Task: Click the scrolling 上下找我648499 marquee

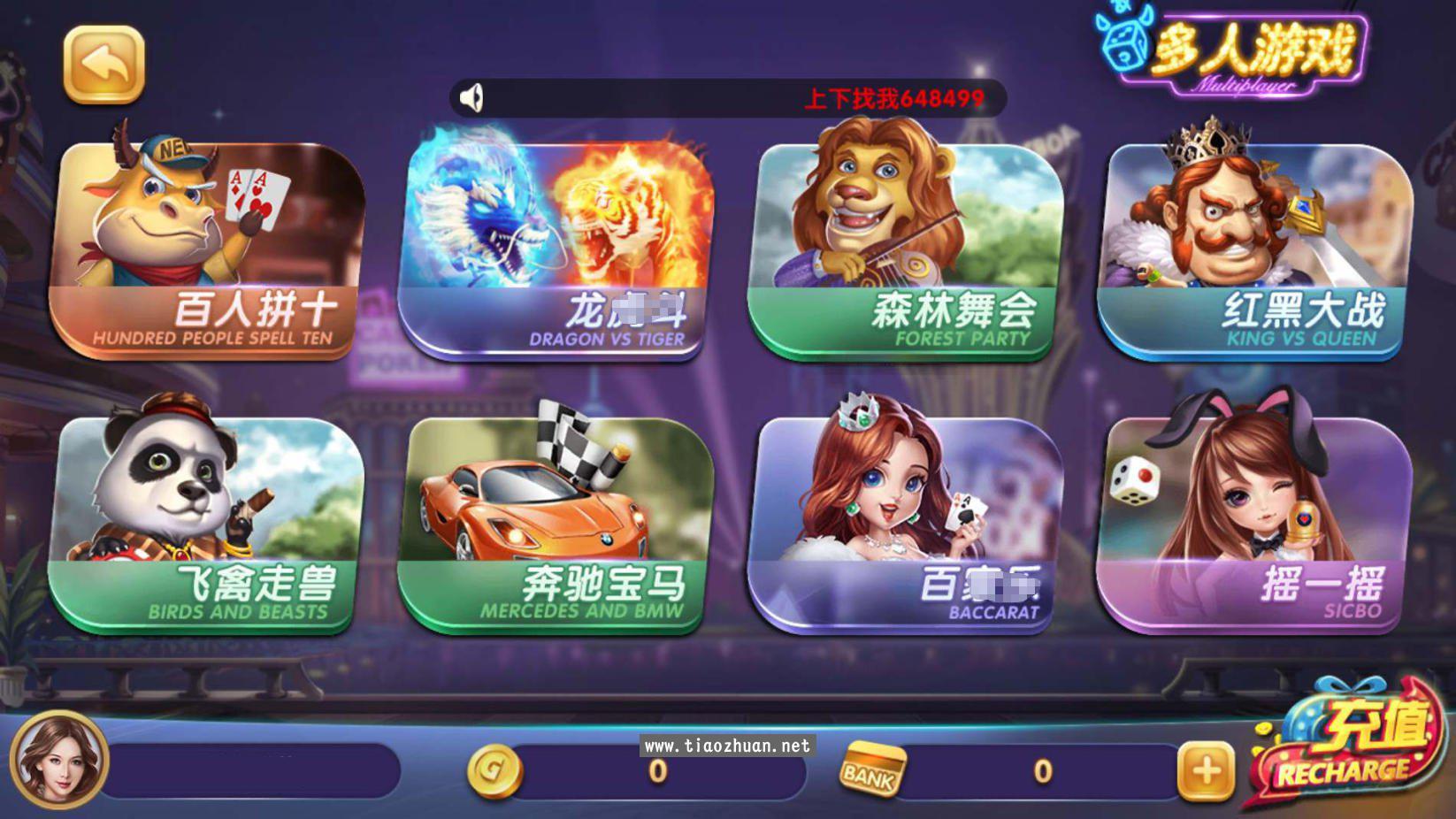Action: click(889, 97)
